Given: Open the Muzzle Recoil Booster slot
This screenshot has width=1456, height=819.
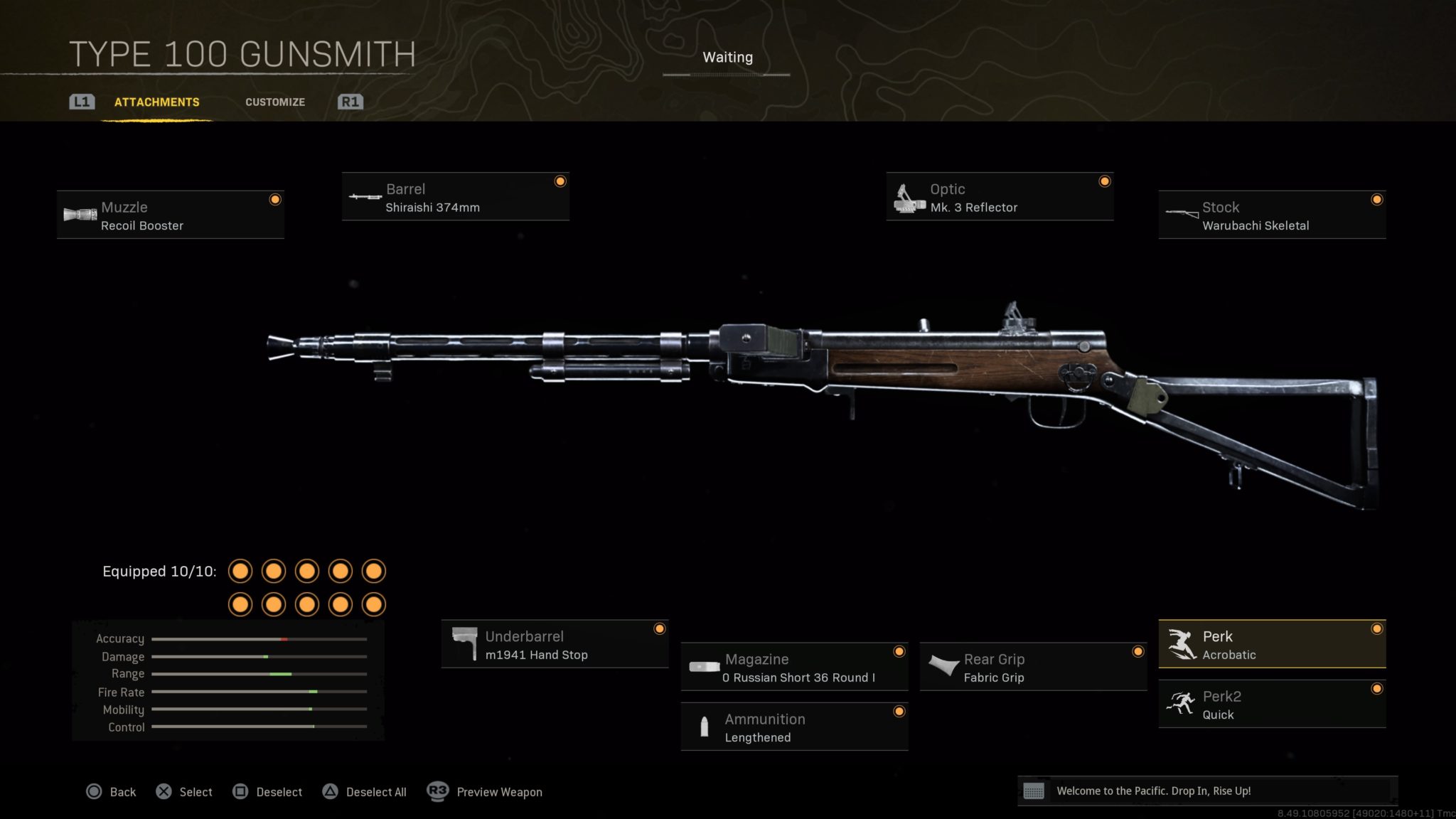Looking at the screenshot, I should [x=171, y=215].
